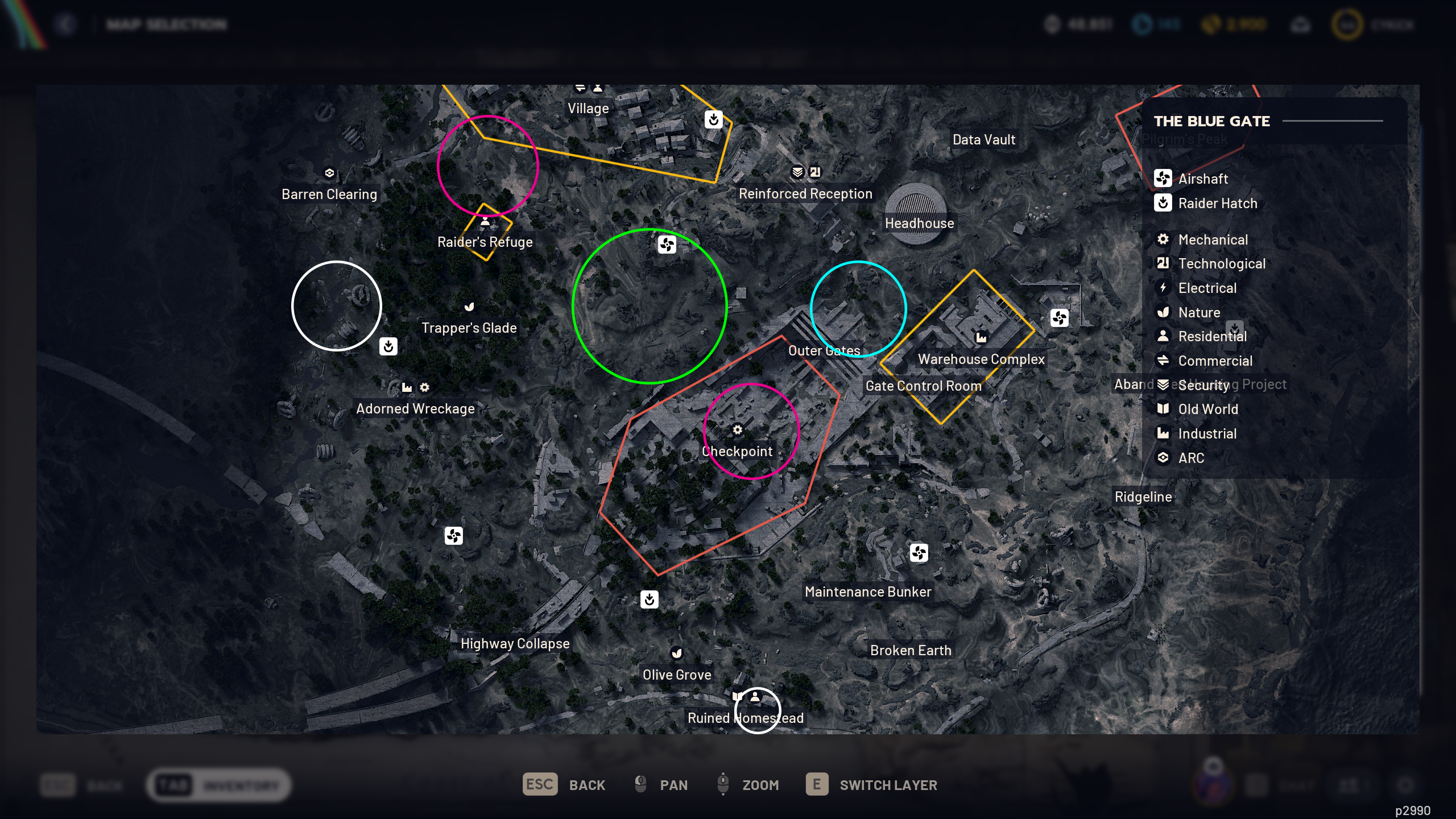Open Map Selection in the top bar
The image size is (1456, 819).
click(x=166, y=24)
